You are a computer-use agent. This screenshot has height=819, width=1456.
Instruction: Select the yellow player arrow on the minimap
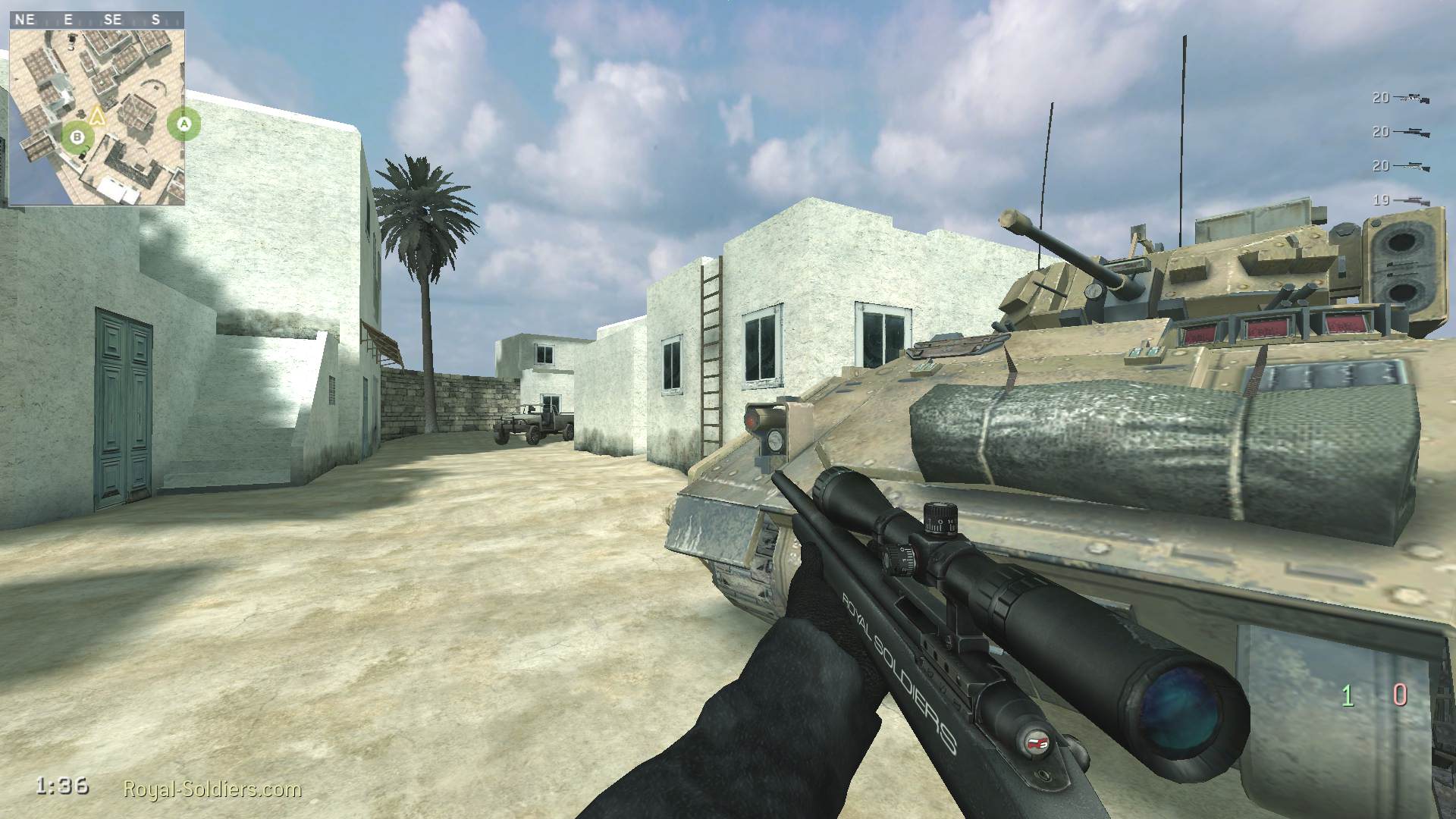pyautogui.click(x=96, y=115)
